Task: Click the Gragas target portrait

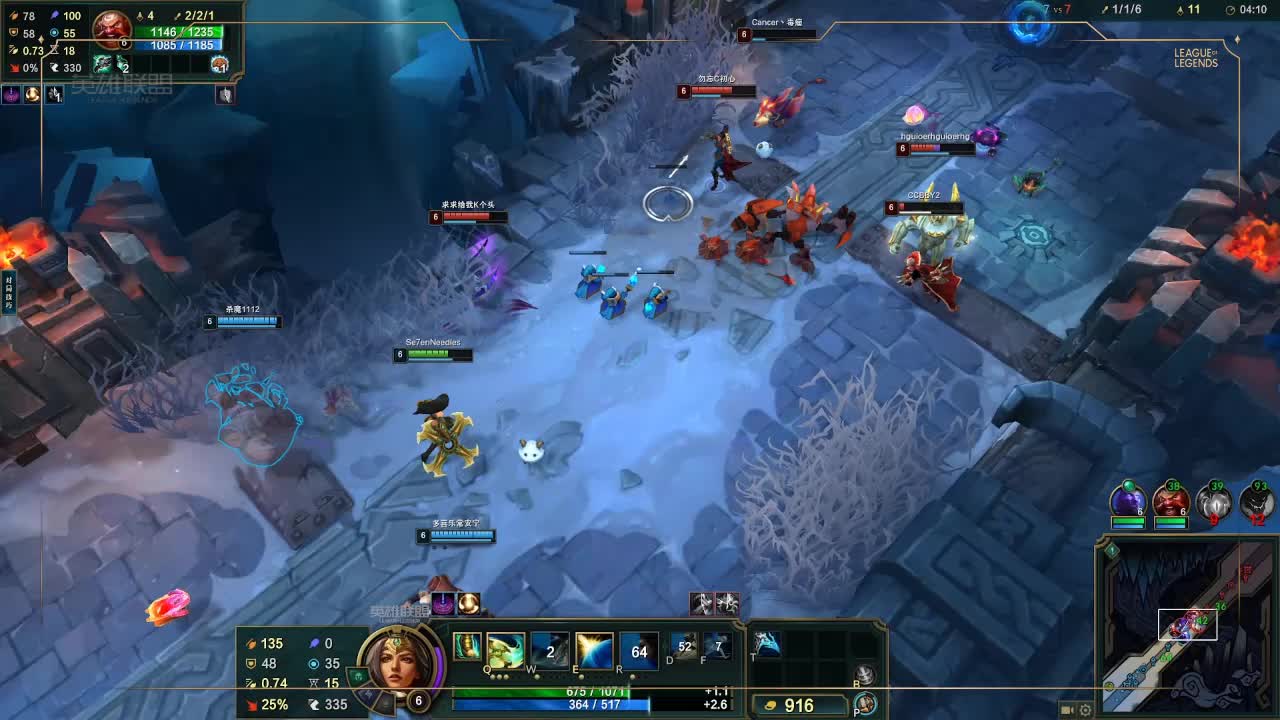Action: click(112, 28)
